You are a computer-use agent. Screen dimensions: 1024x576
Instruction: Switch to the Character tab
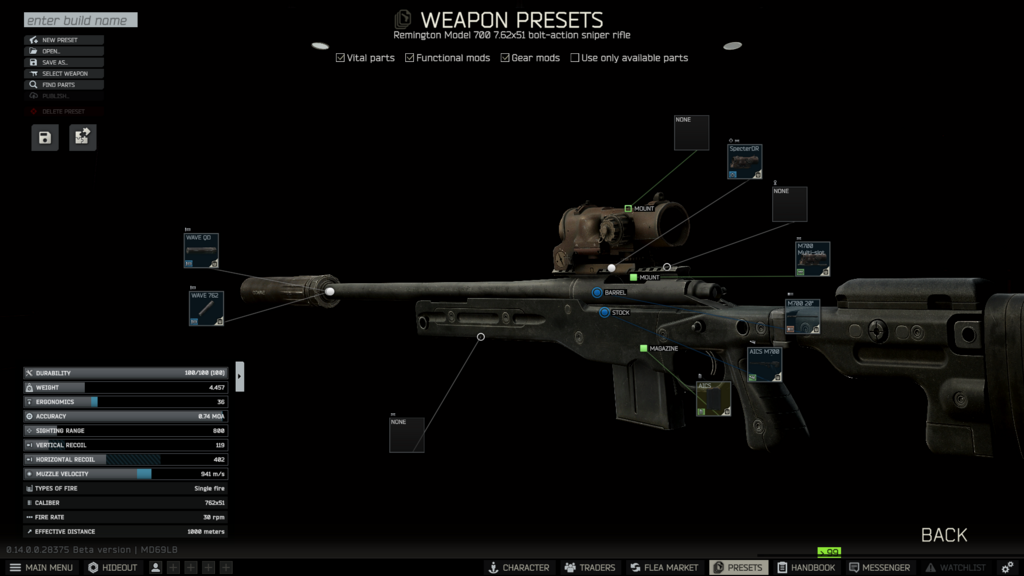pos(518,567)
